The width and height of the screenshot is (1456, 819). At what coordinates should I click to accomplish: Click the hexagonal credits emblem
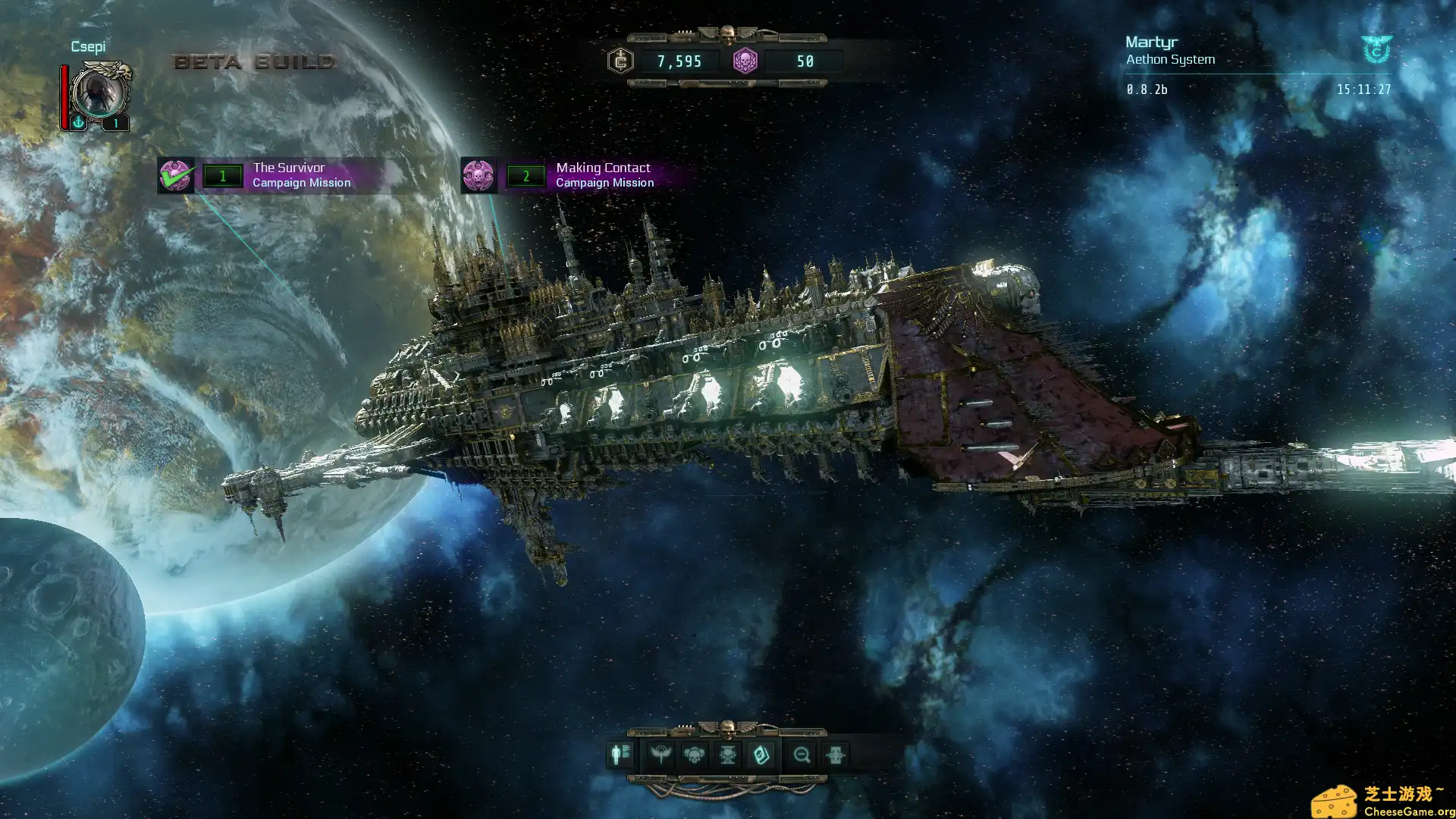[620, 61]
